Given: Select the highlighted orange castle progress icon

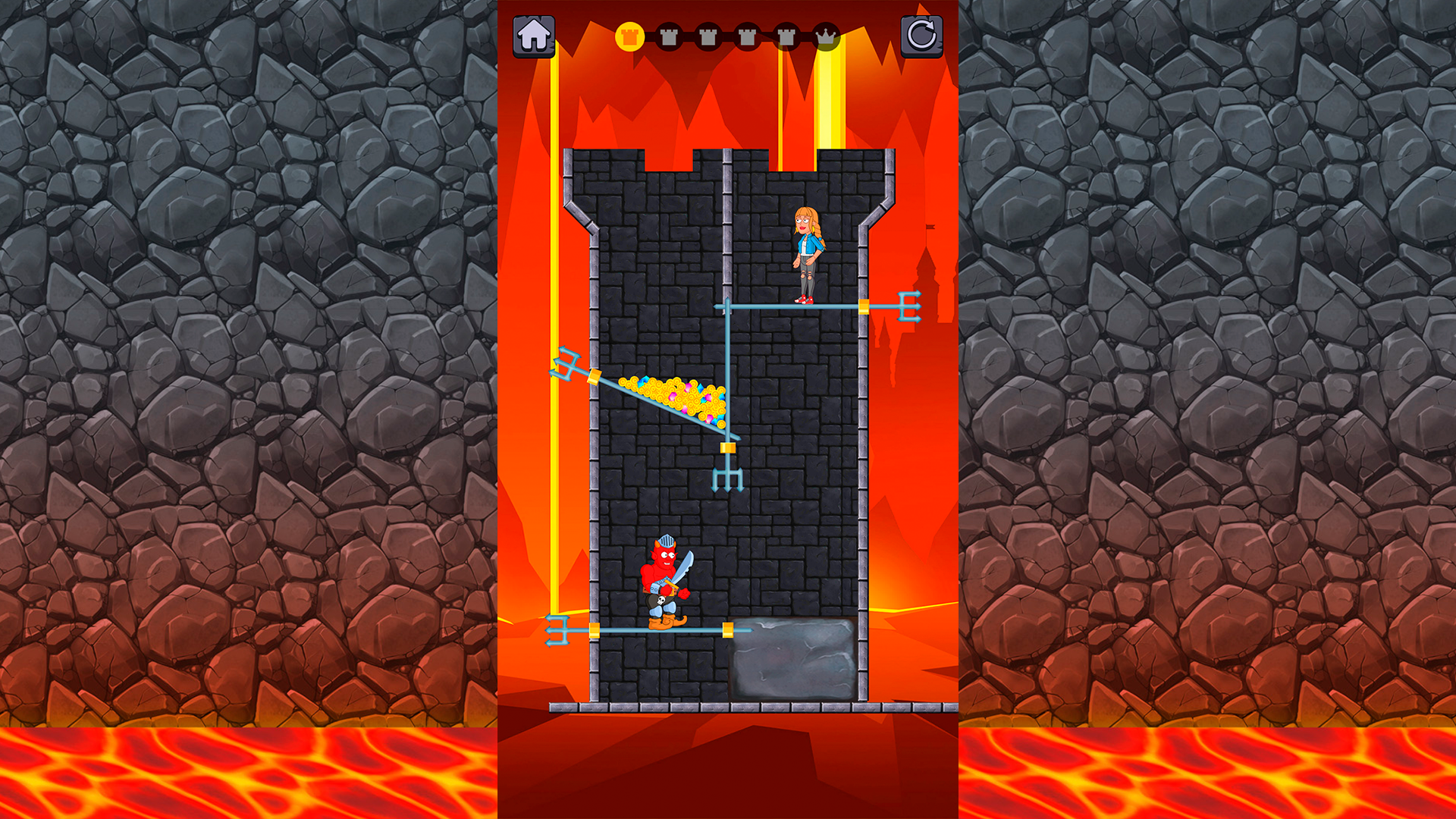Looking at the screenshot, I should click(629, 35).
